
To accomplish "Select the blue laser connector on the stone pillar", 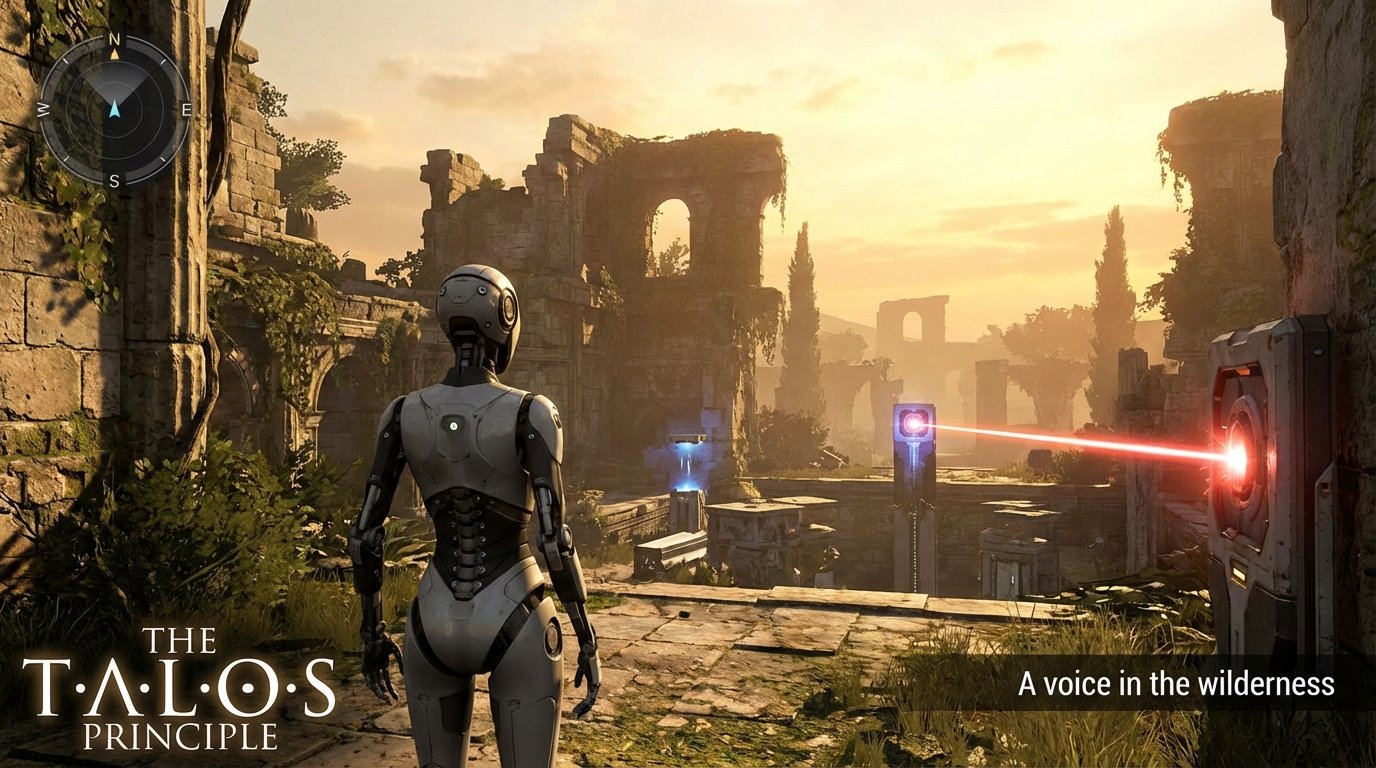I will (913, 424).
